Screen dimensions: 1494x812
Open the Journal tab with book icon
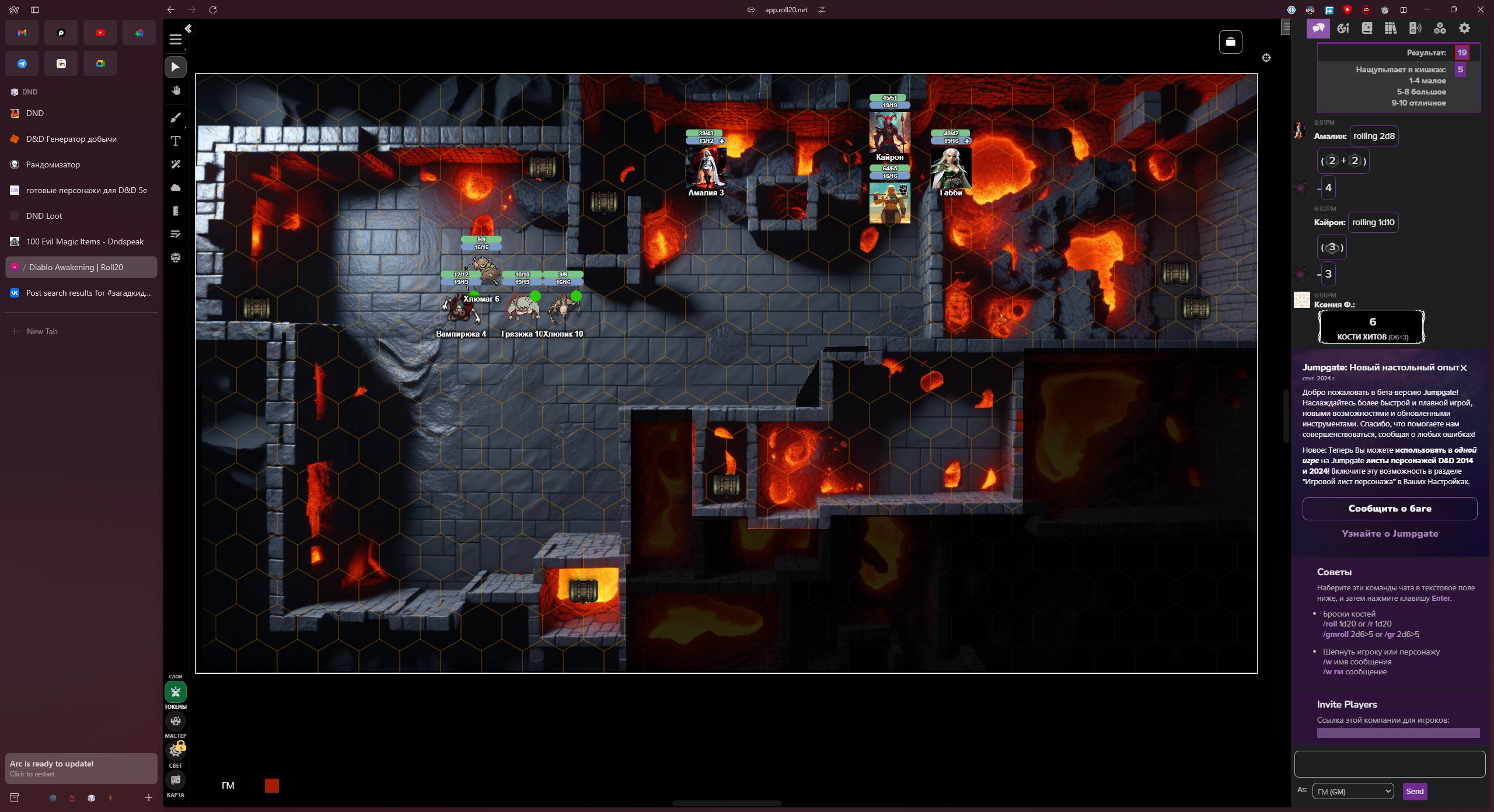[1367, 28]
